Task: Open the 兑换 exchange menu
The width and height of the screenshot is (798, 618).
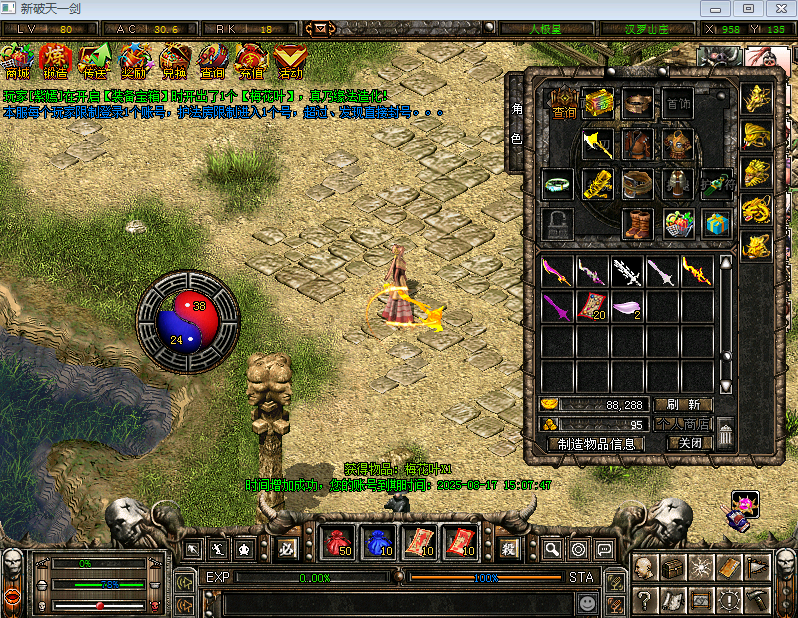Action: click(x=174, y=61)
